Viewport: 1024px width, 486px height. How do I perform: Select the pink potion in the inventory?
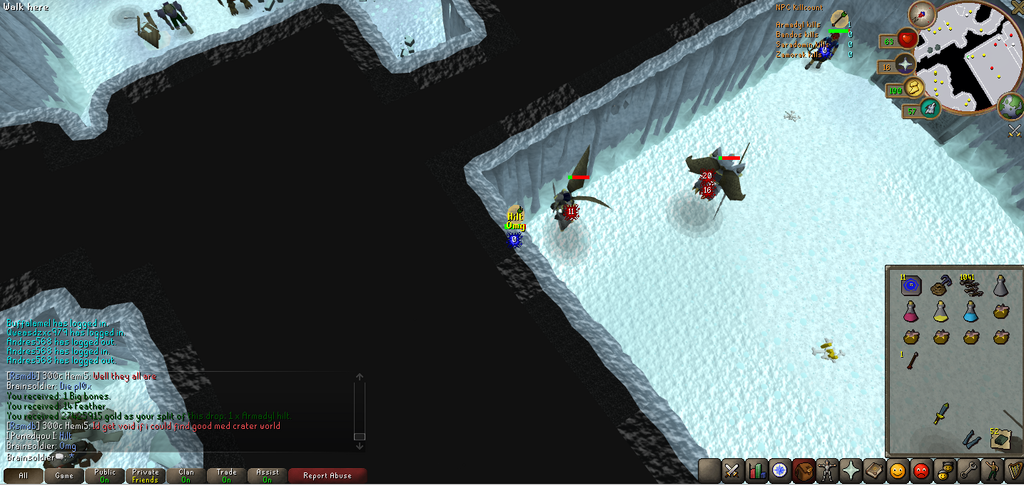pyautogui.click(x=910, y=312)
